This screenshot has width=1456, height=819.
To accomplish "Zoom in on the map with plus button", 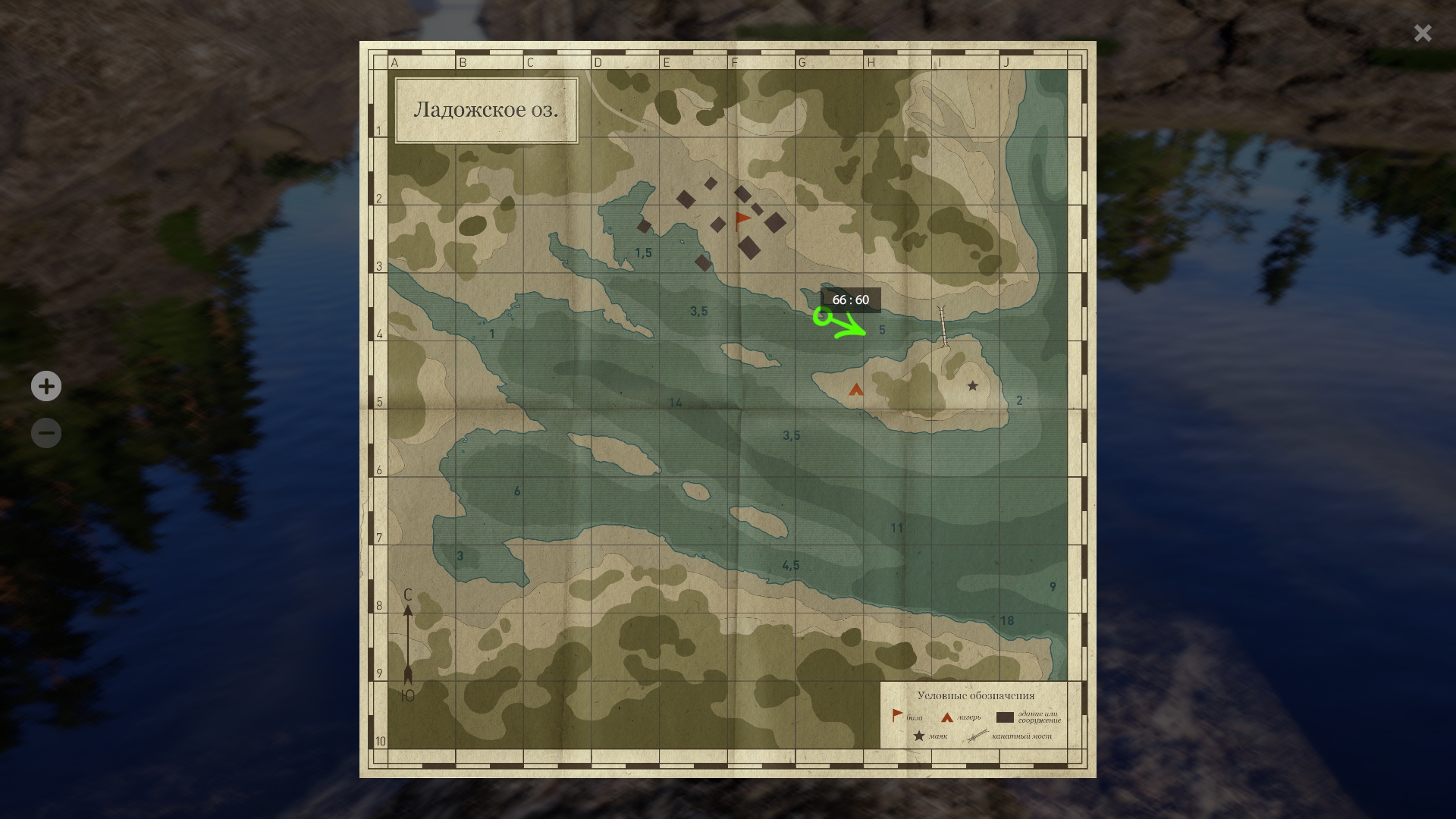I will [x=46, y=386].
